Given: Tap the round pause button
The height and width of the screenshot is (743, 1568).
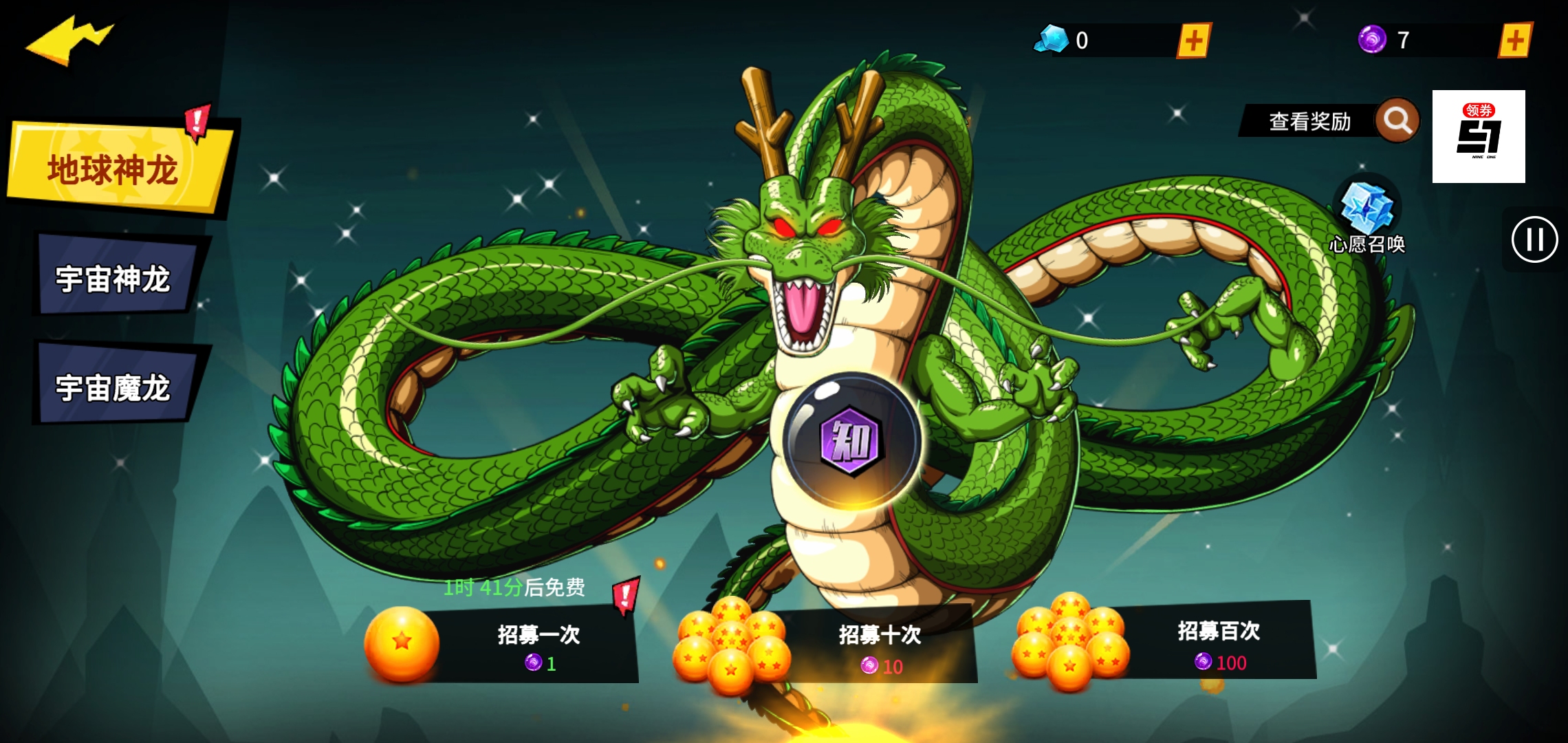Looking at the screenshot, I should 1534,239.
